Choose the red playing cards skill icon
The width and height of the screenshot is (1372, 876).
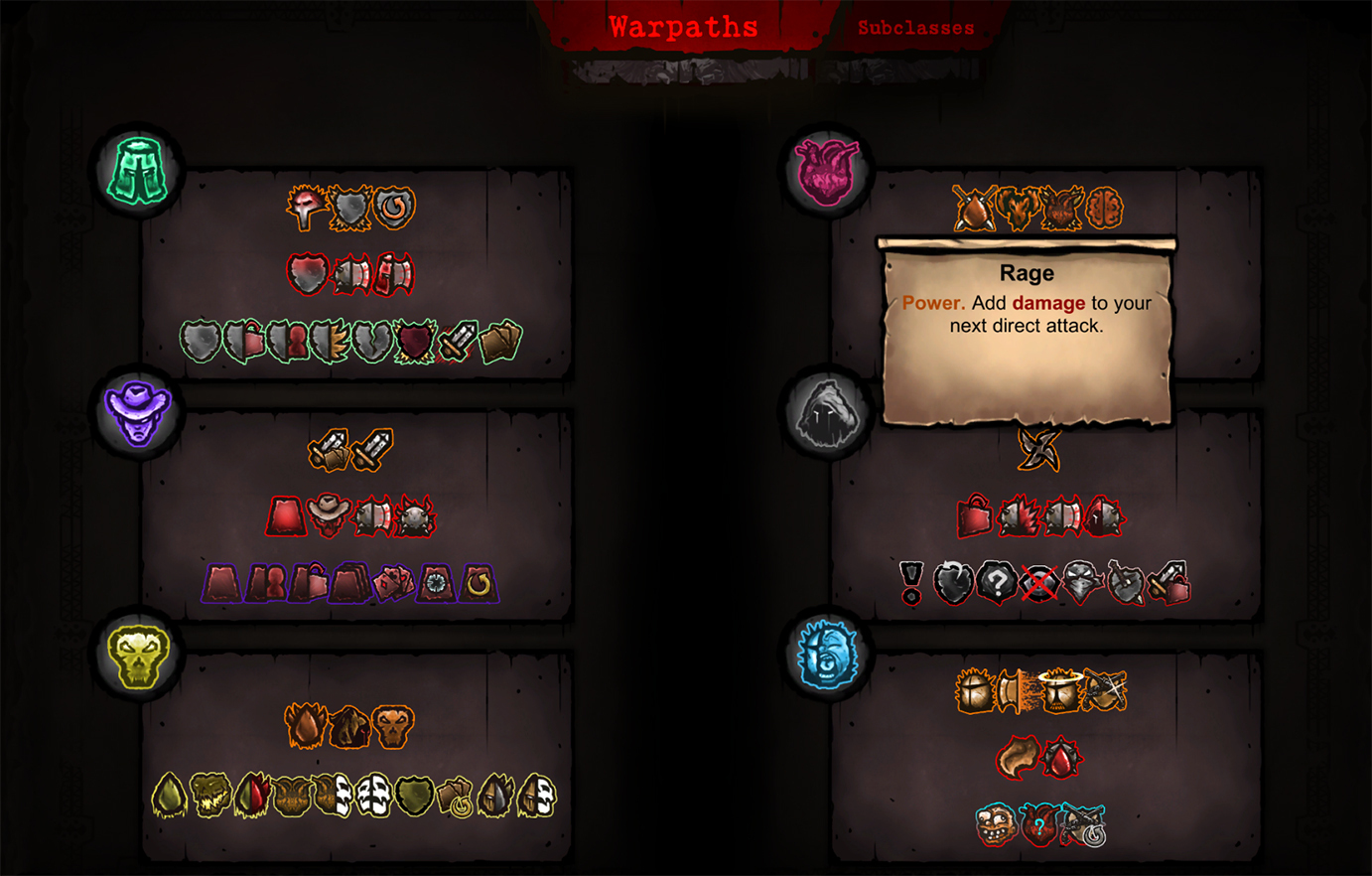(392, 584)
